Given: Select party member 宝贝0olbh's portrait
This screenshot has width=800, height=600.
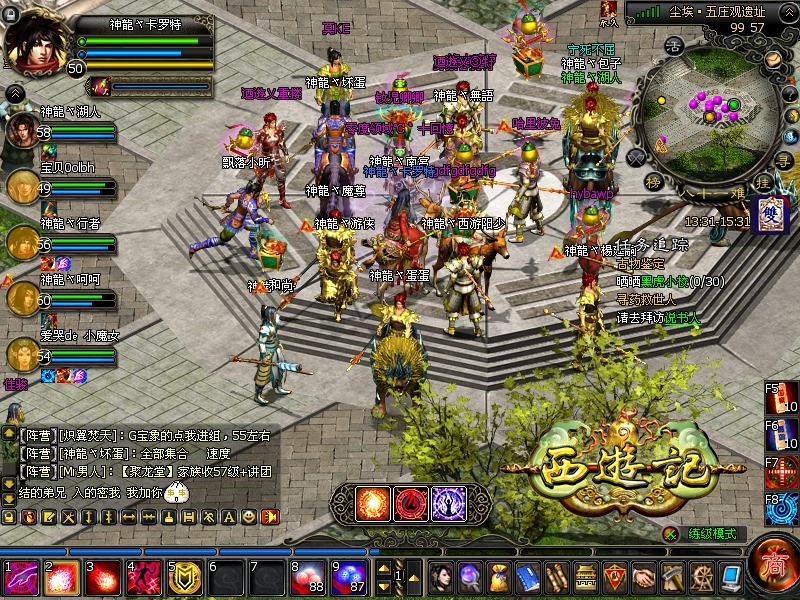Looking at the screenshot, I should tap(24, 186).
